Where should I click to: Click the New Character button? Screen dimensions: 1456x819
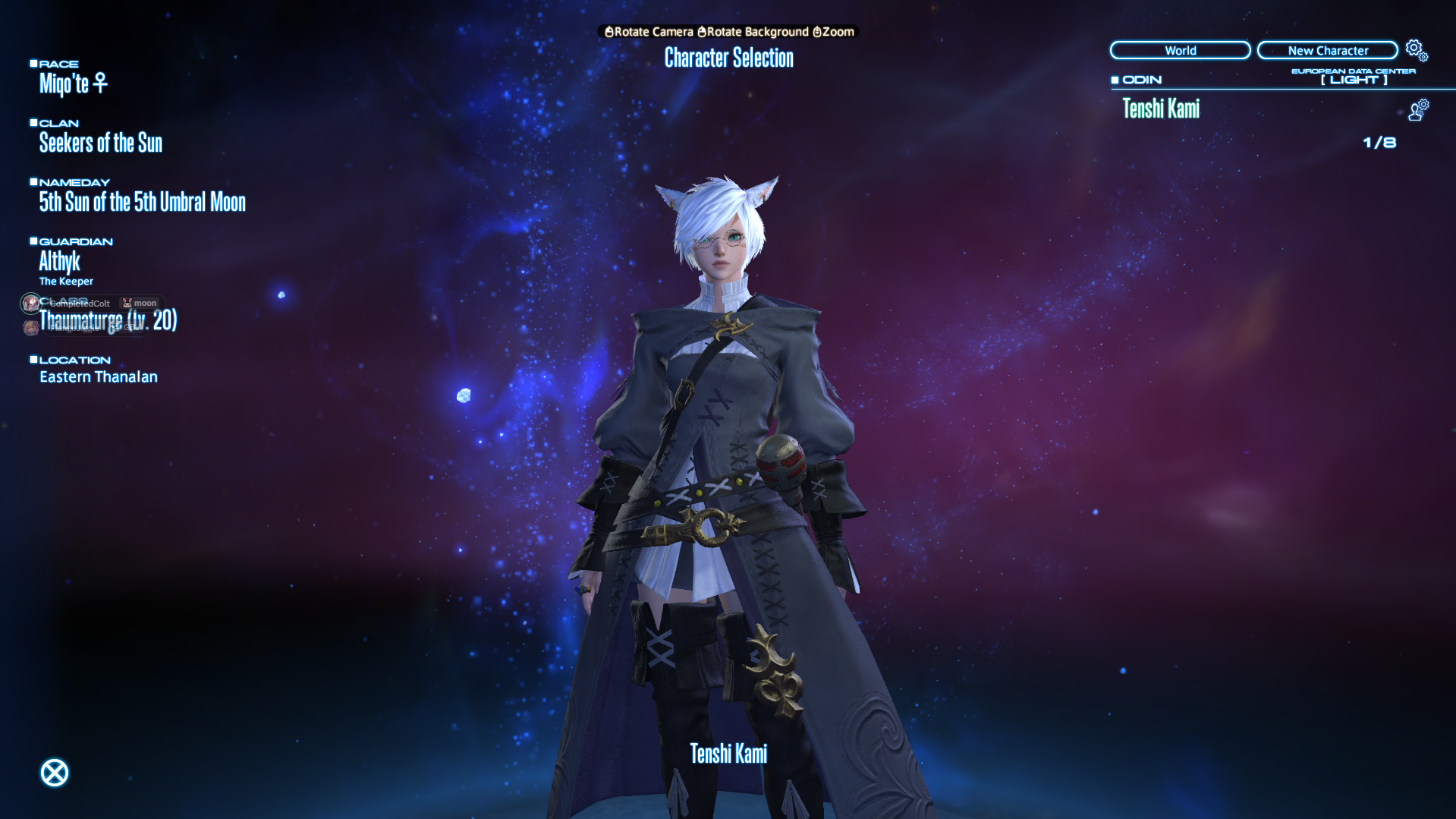pos(1327,50)
